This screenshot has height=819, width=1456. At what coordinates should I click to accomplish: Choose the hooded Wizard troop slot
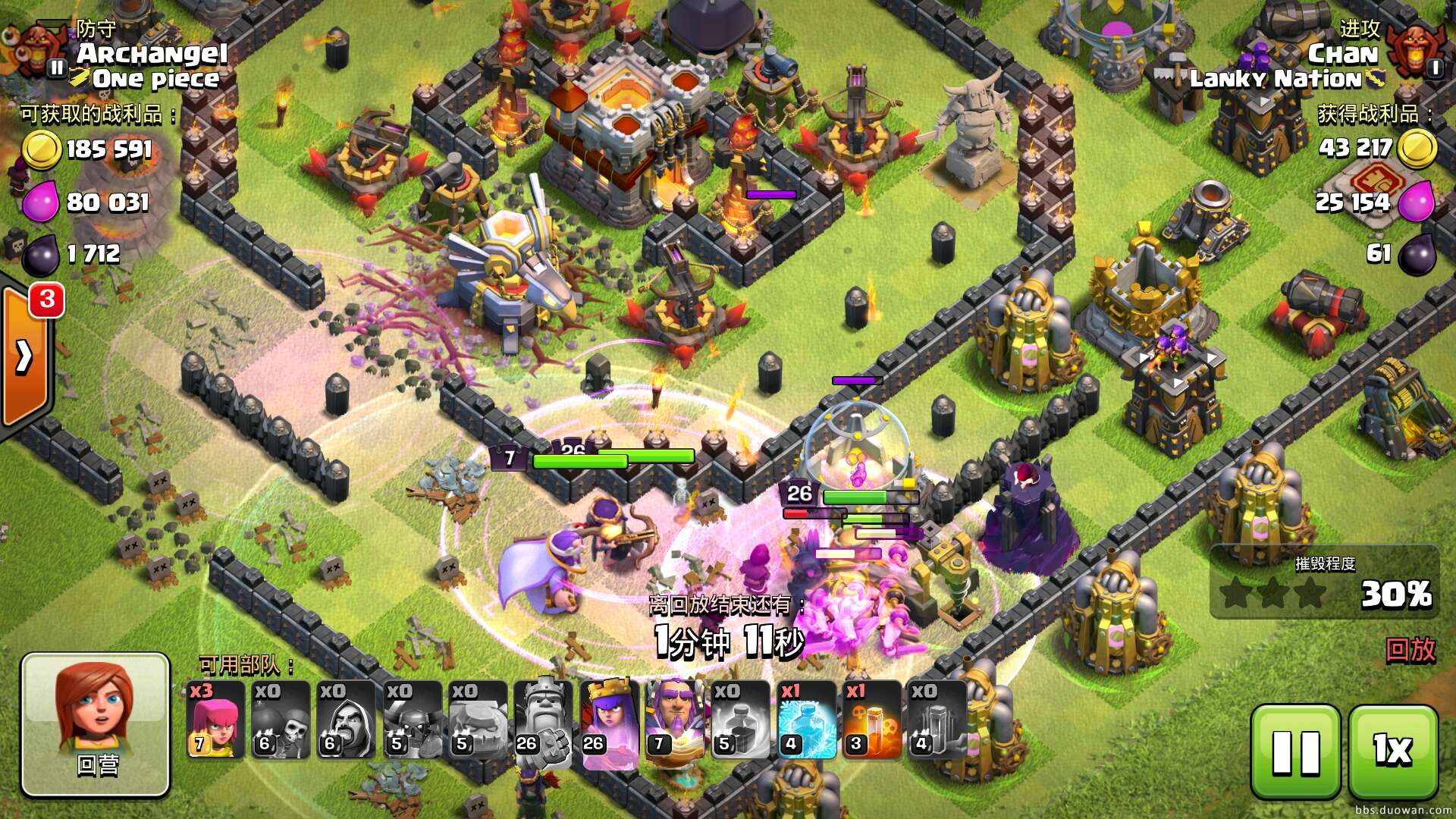pos(345,720)
